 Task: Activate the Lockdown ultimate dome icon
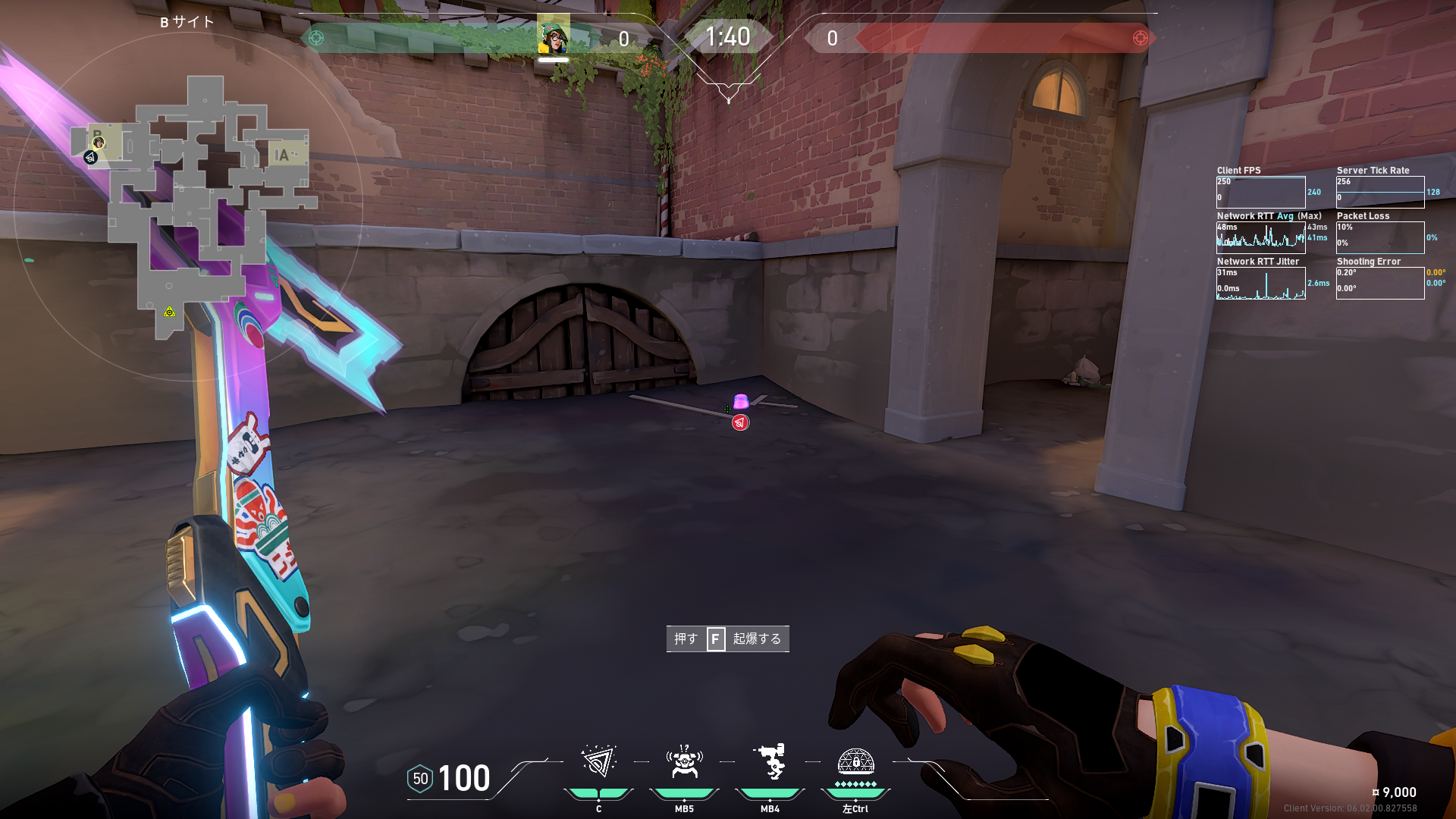pyautogui.click(x=855, y=761)
